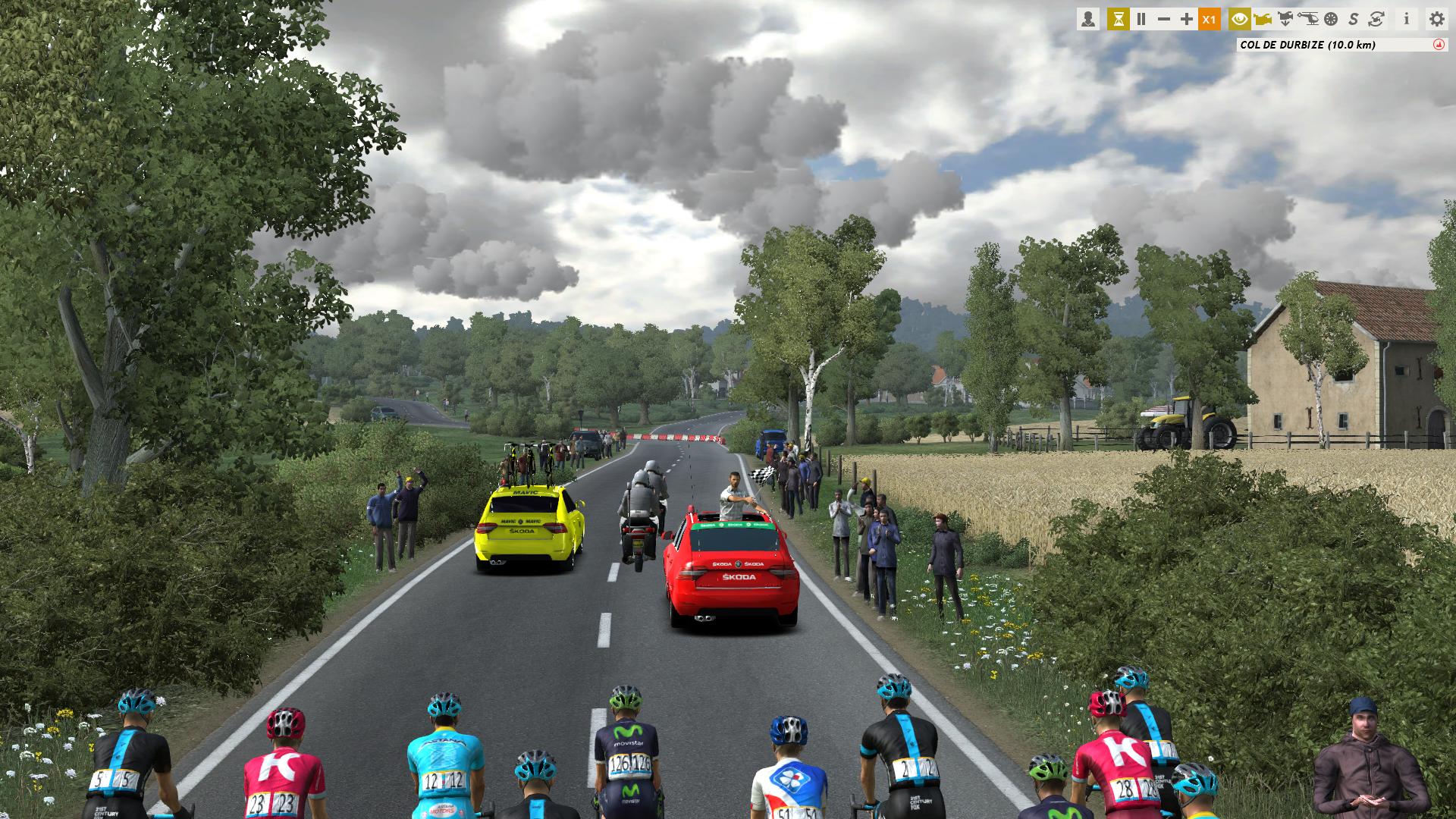
Task: Open the rider profile panel
Action: pos(1088,20)
